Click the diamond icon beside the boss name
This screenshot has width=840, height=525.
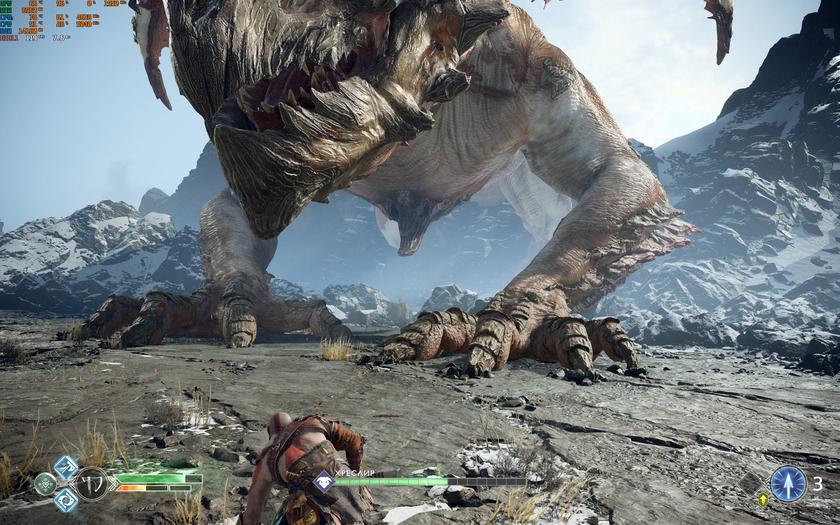323,481
